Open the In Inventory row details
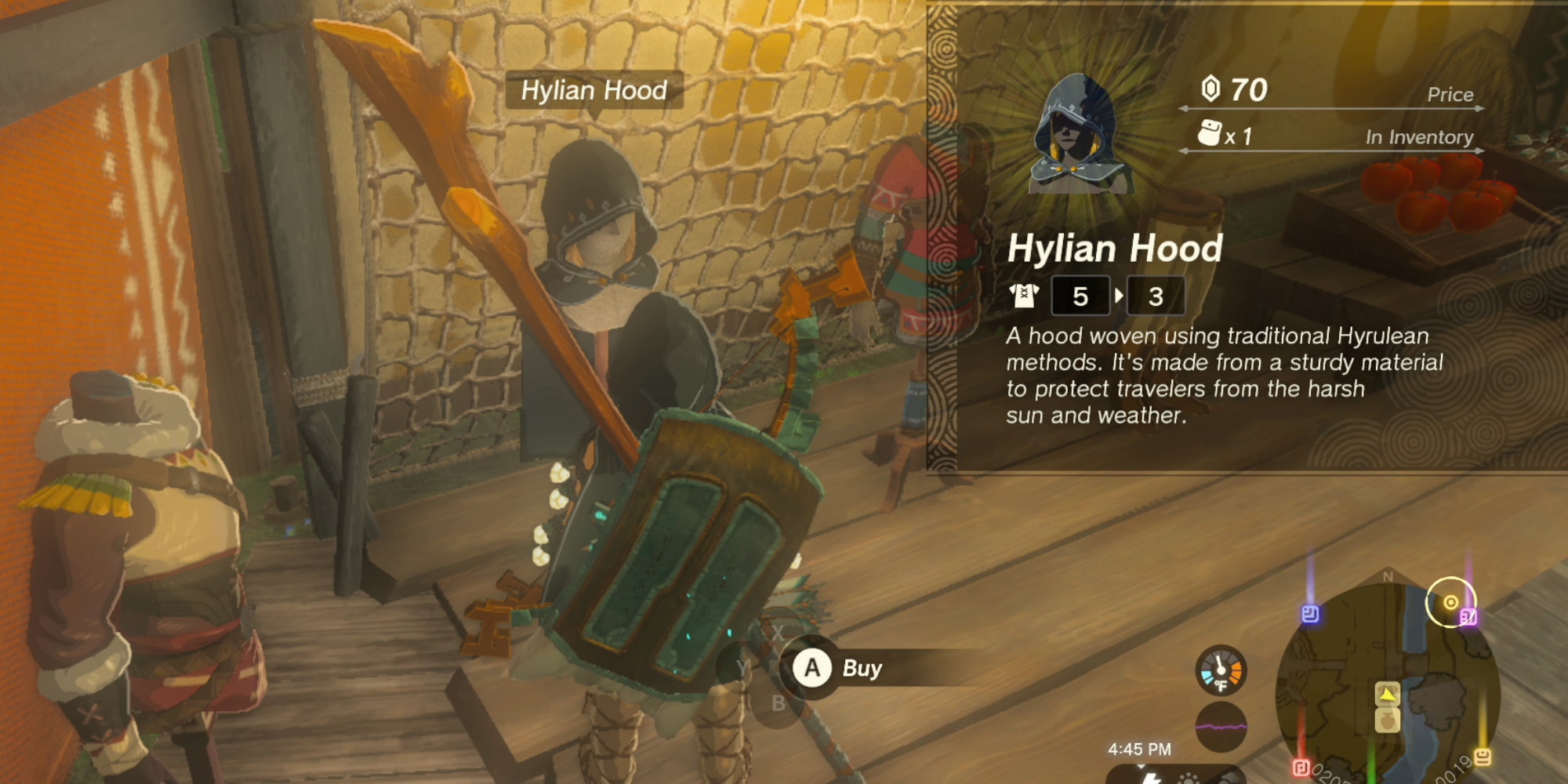This screenshot has height=784, width=1568. tap(1420, 136)
